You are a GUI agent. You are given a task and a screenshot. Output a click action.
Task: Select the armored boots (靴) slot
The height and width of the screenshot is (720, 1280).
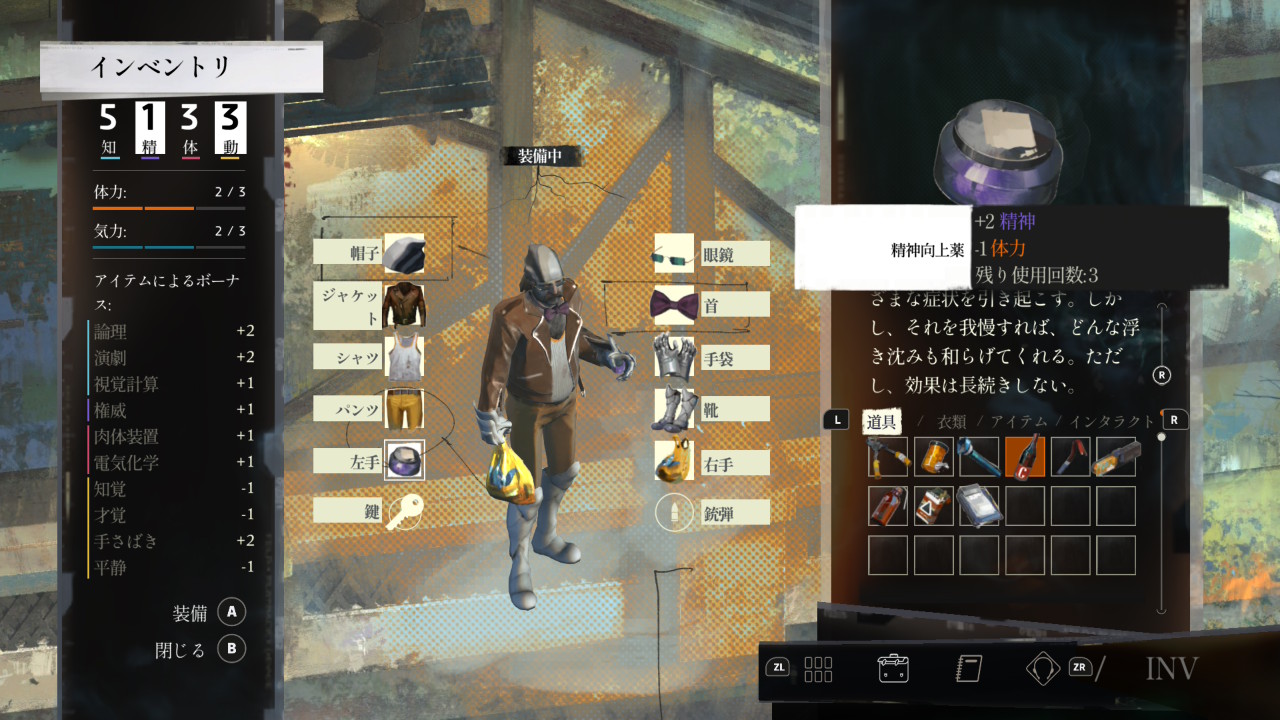[x=674, y=408]
